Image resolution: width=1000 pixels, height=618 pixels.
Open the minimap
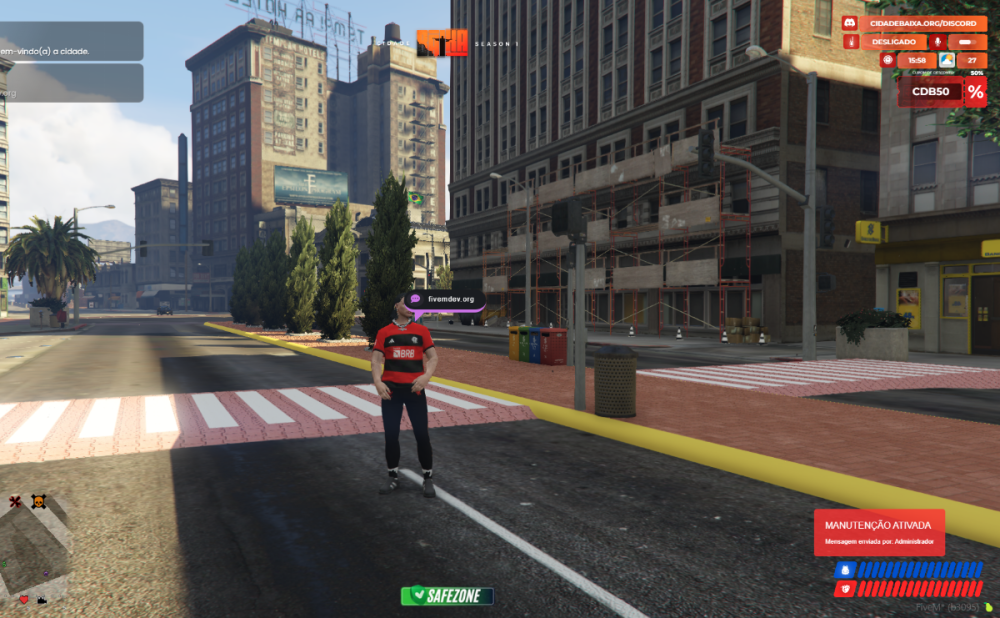pos(35,548)
